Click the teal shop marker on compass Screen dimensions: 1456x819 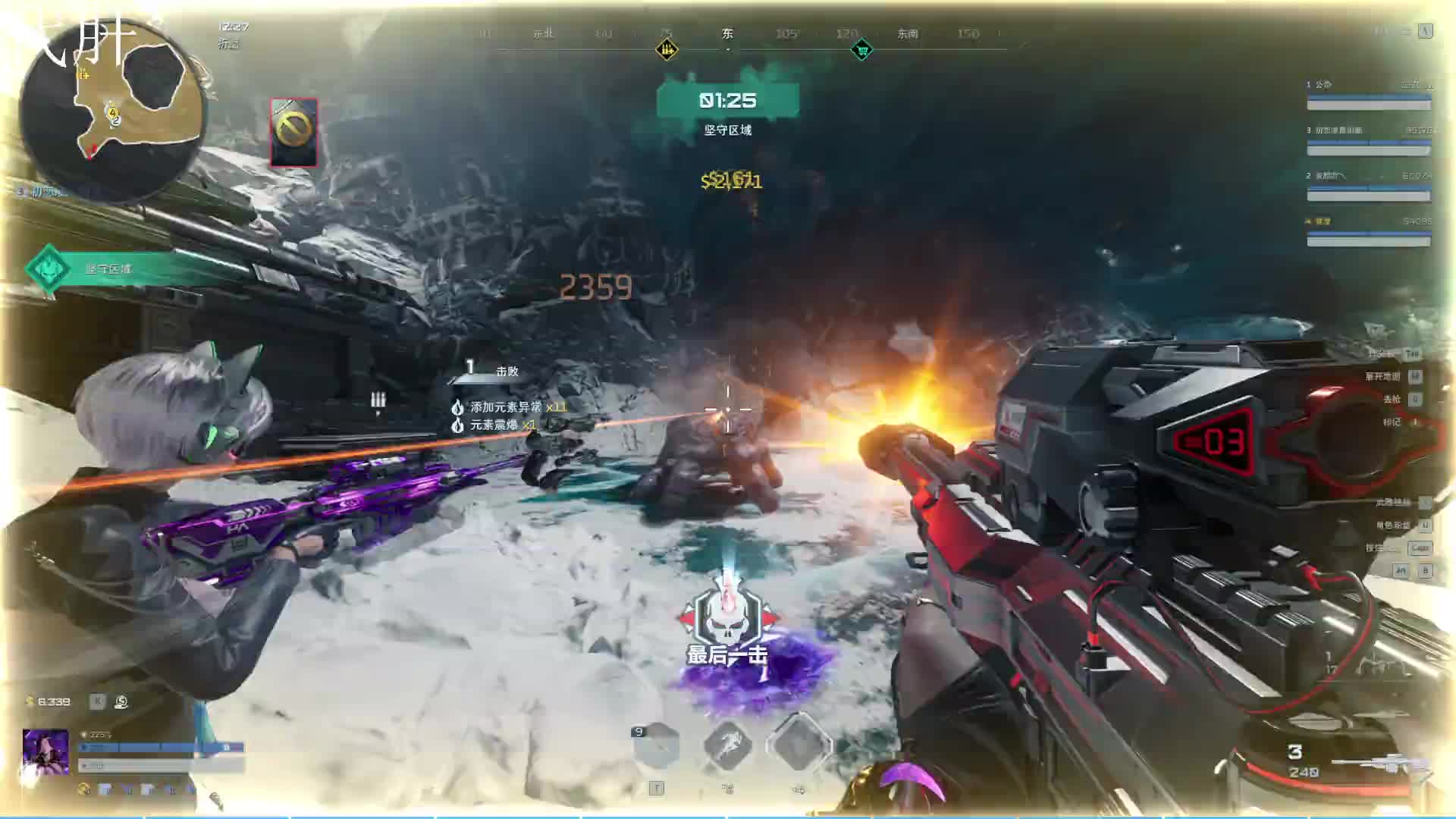(x=861, y=51)
